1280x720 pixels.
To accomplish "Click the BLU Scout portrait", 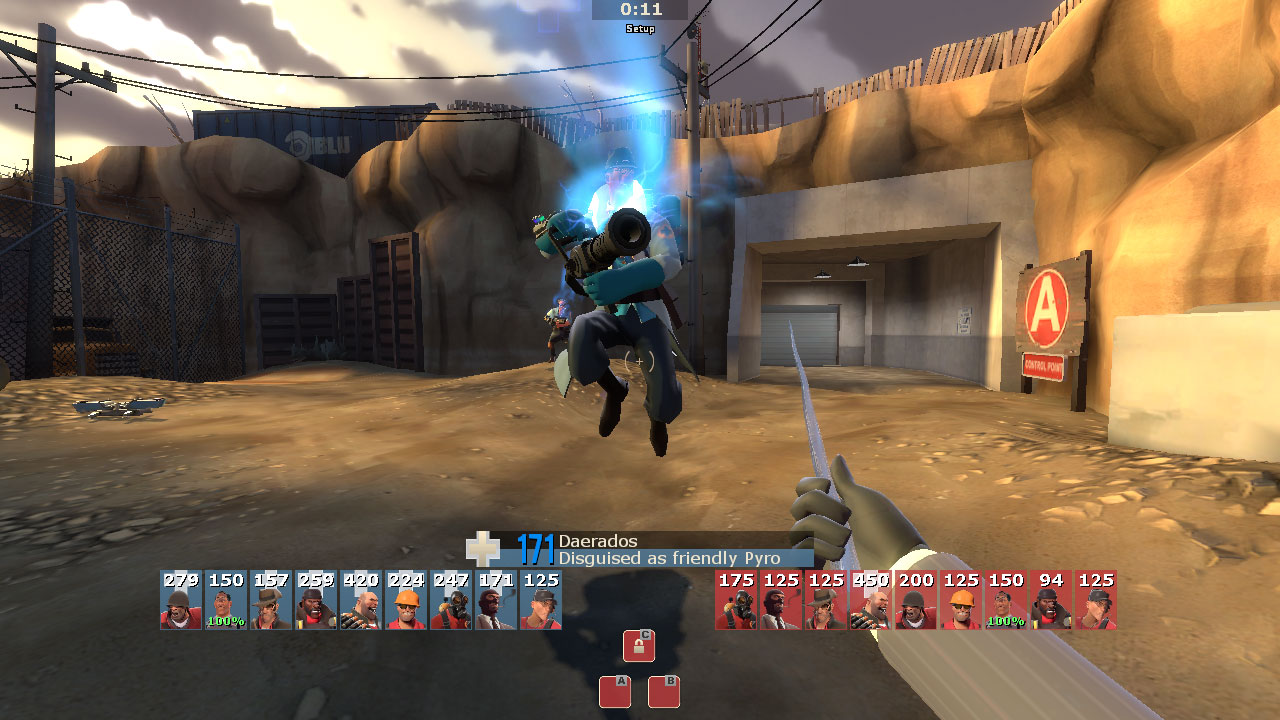I will point(541,600).
